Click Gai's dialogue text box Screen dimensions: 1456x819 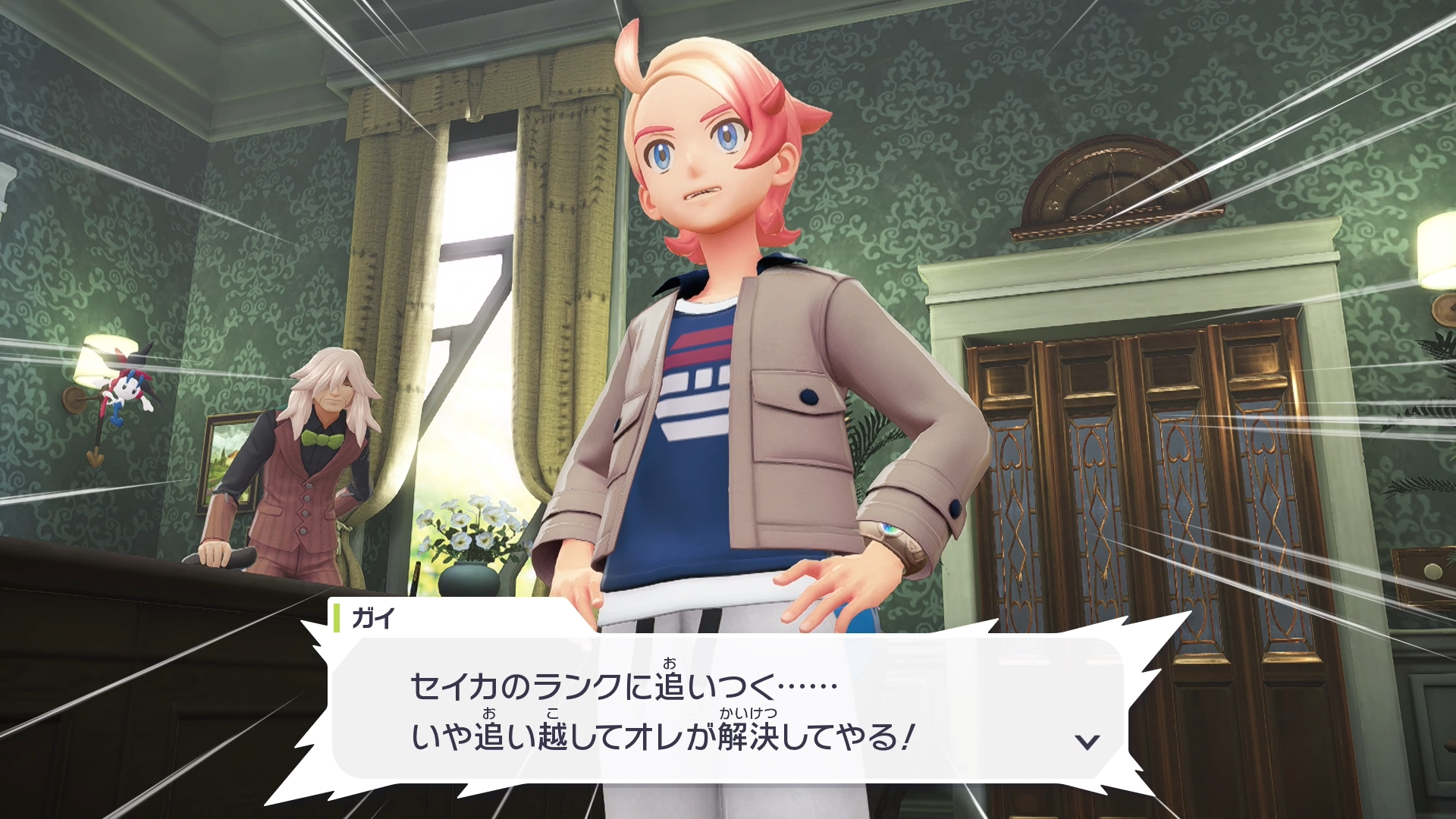click(728, 708)
